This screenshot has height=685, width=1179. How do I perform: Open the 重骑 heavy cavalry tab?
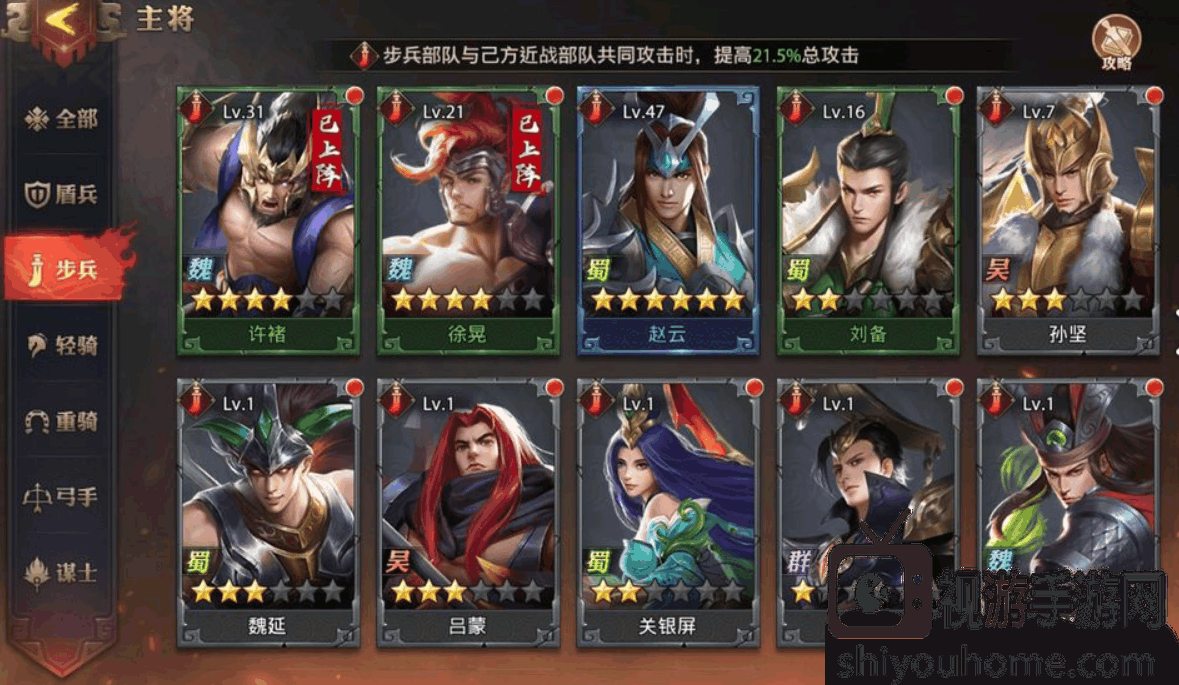click(62, 421)
